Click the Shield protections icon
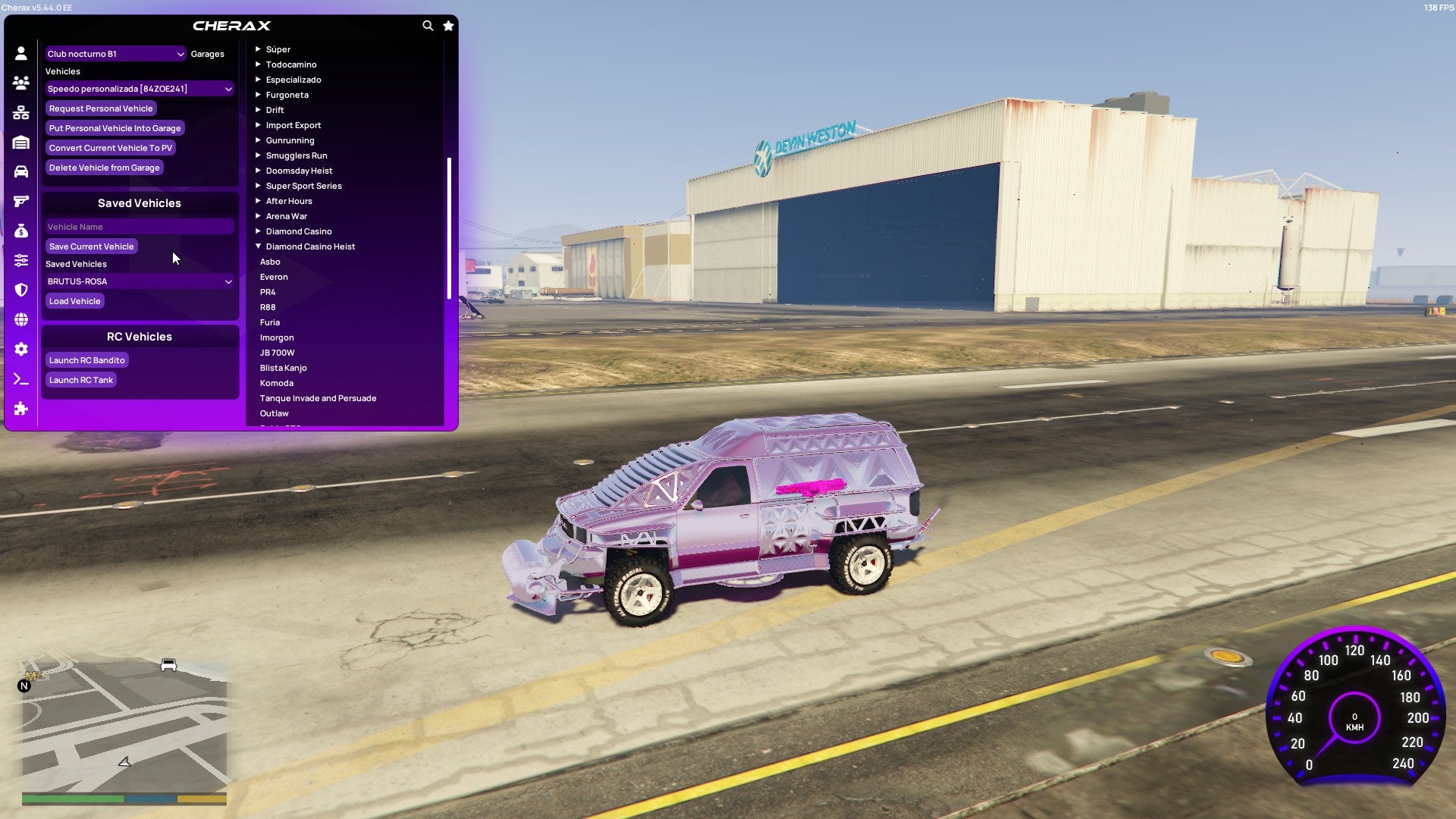Screen dimensions: 1456x819 click(x=20, y=290)
